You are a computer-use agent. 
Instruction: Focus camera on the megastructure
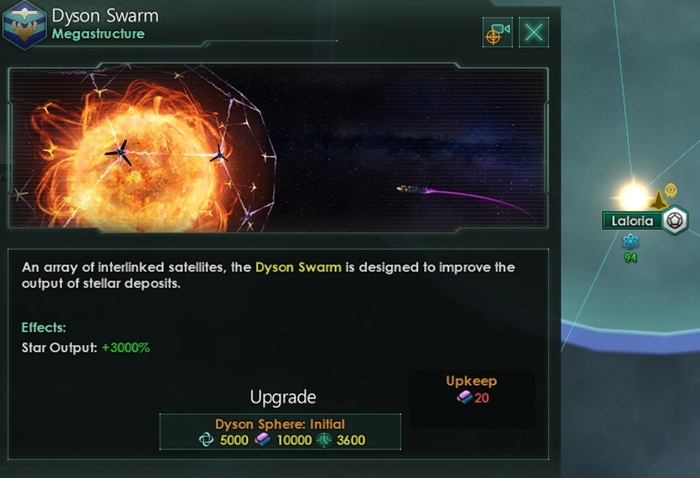click(x=498, y=32)
